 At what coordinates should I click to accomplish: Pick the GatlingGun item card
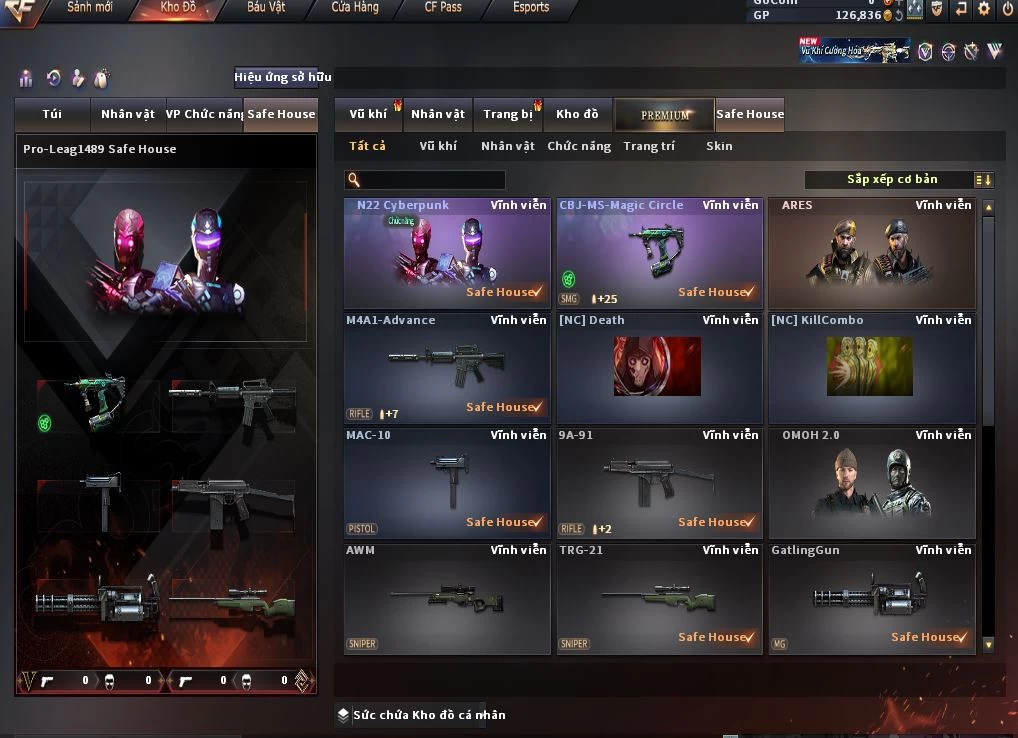[871, 598]
